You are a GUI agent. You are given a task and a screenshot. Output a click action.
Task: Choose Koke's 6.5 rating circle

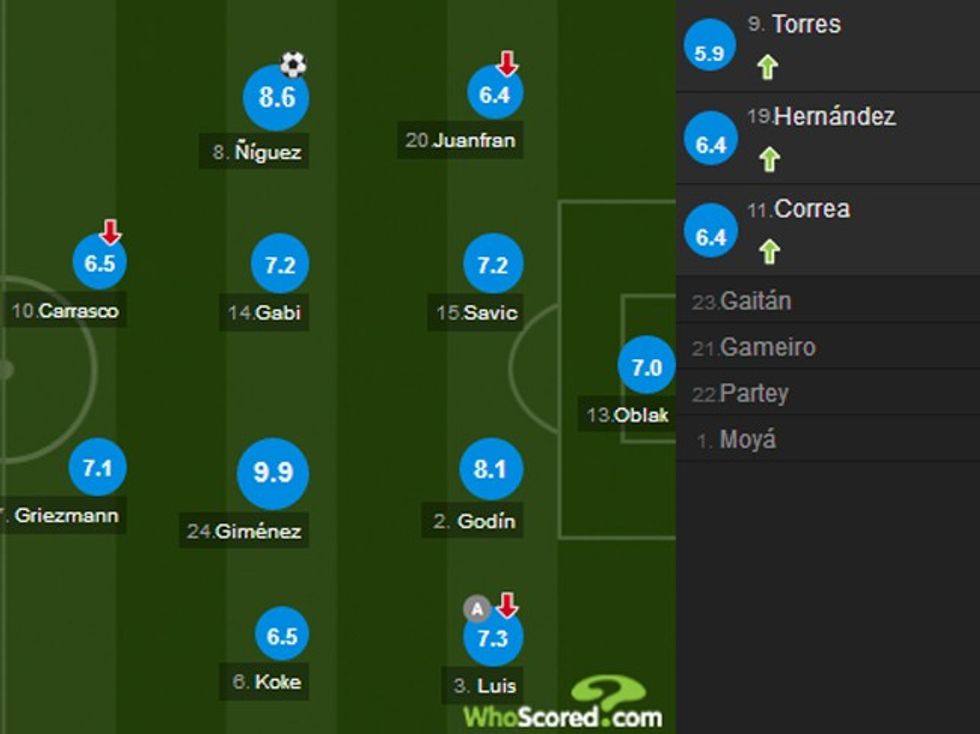[x=282, y=637]
